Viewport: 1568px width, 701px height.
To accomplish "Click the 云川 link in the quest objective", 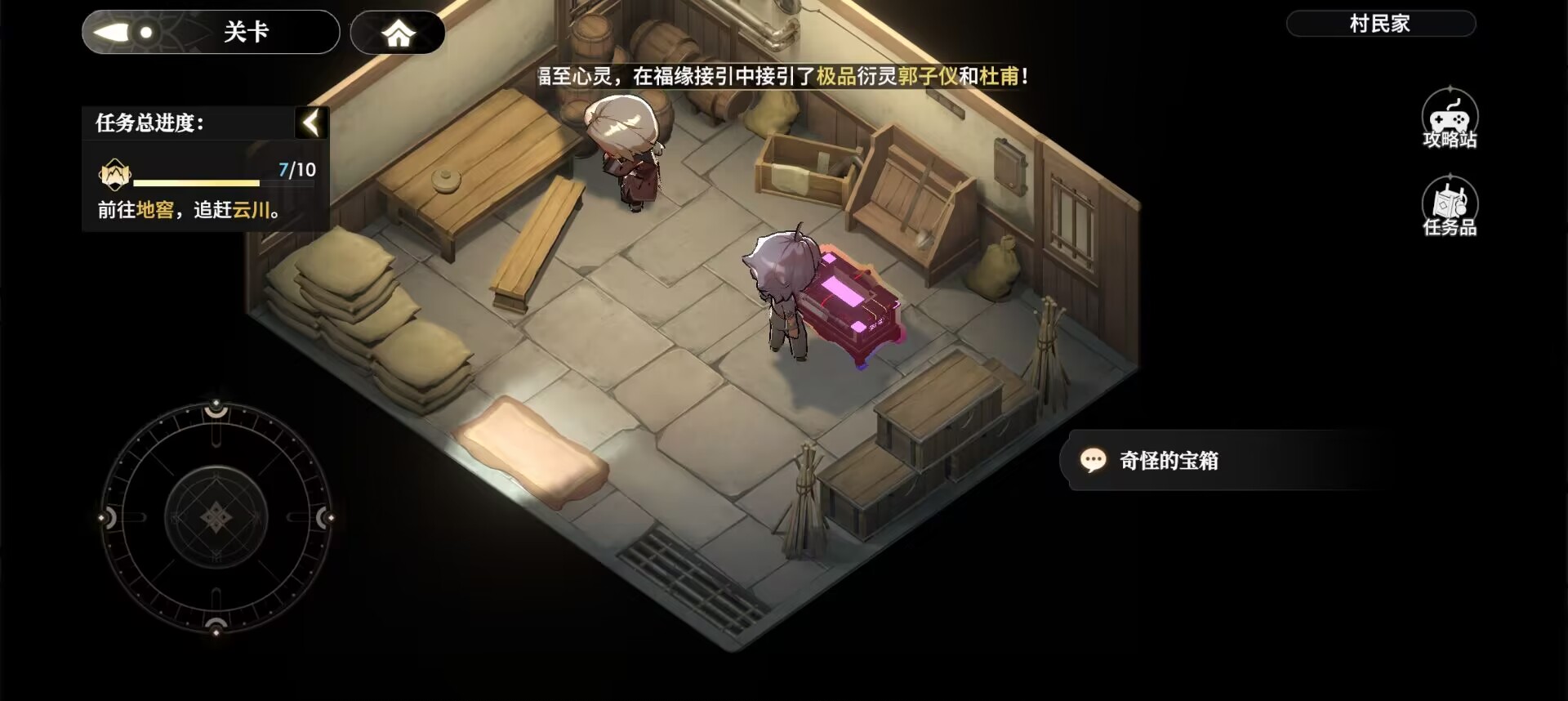I will point(253,210).
